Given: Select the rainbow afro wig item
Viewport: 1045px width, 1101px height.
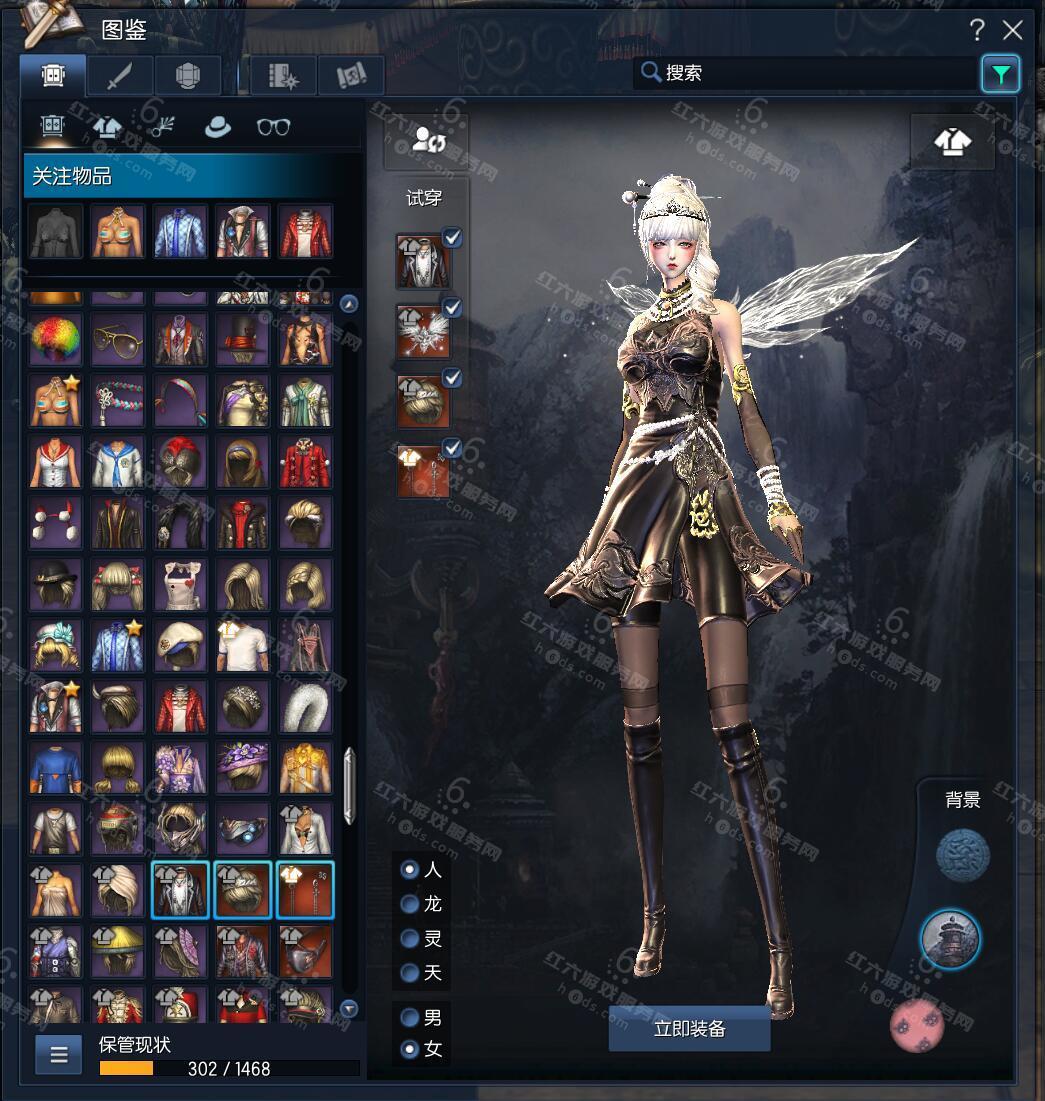Looking at the screenshot, I should pos(56,340).
